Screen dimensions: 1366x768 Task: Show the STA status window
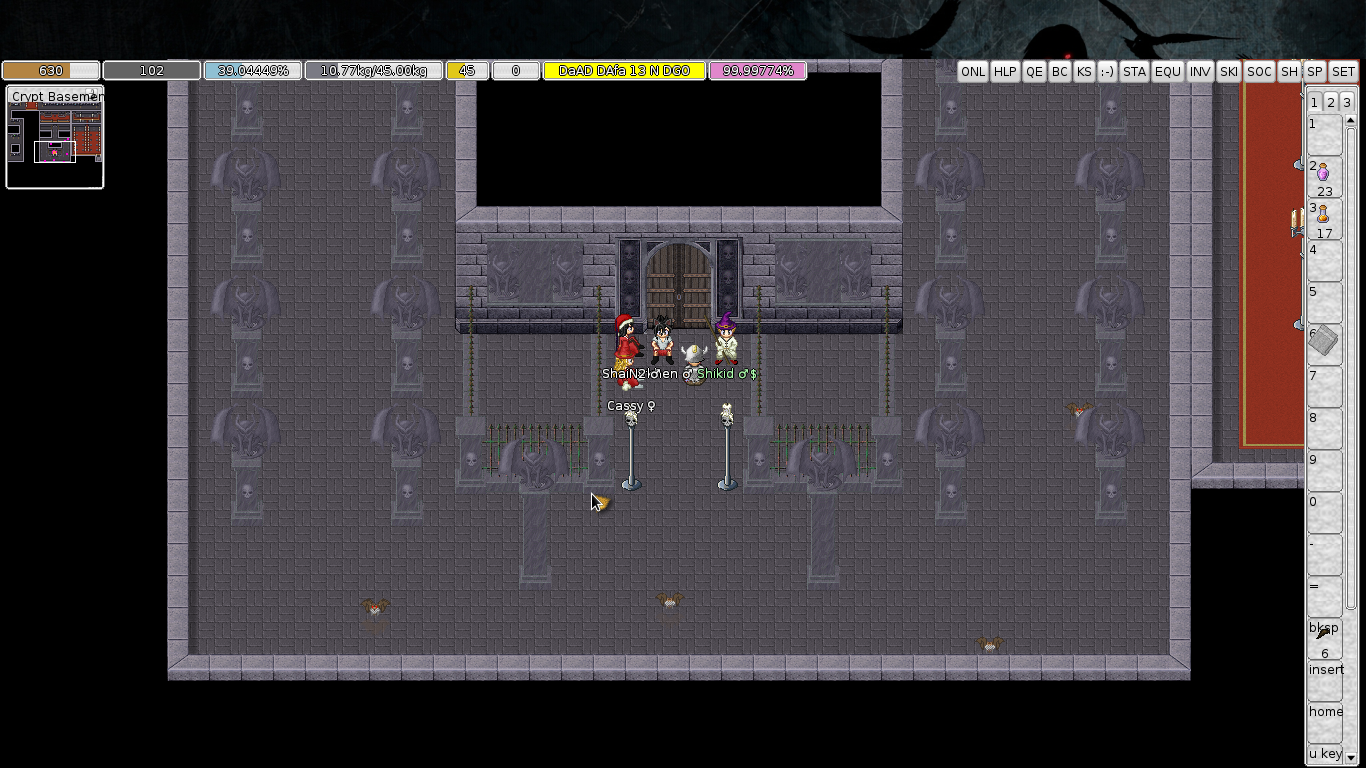[1134, 72]
